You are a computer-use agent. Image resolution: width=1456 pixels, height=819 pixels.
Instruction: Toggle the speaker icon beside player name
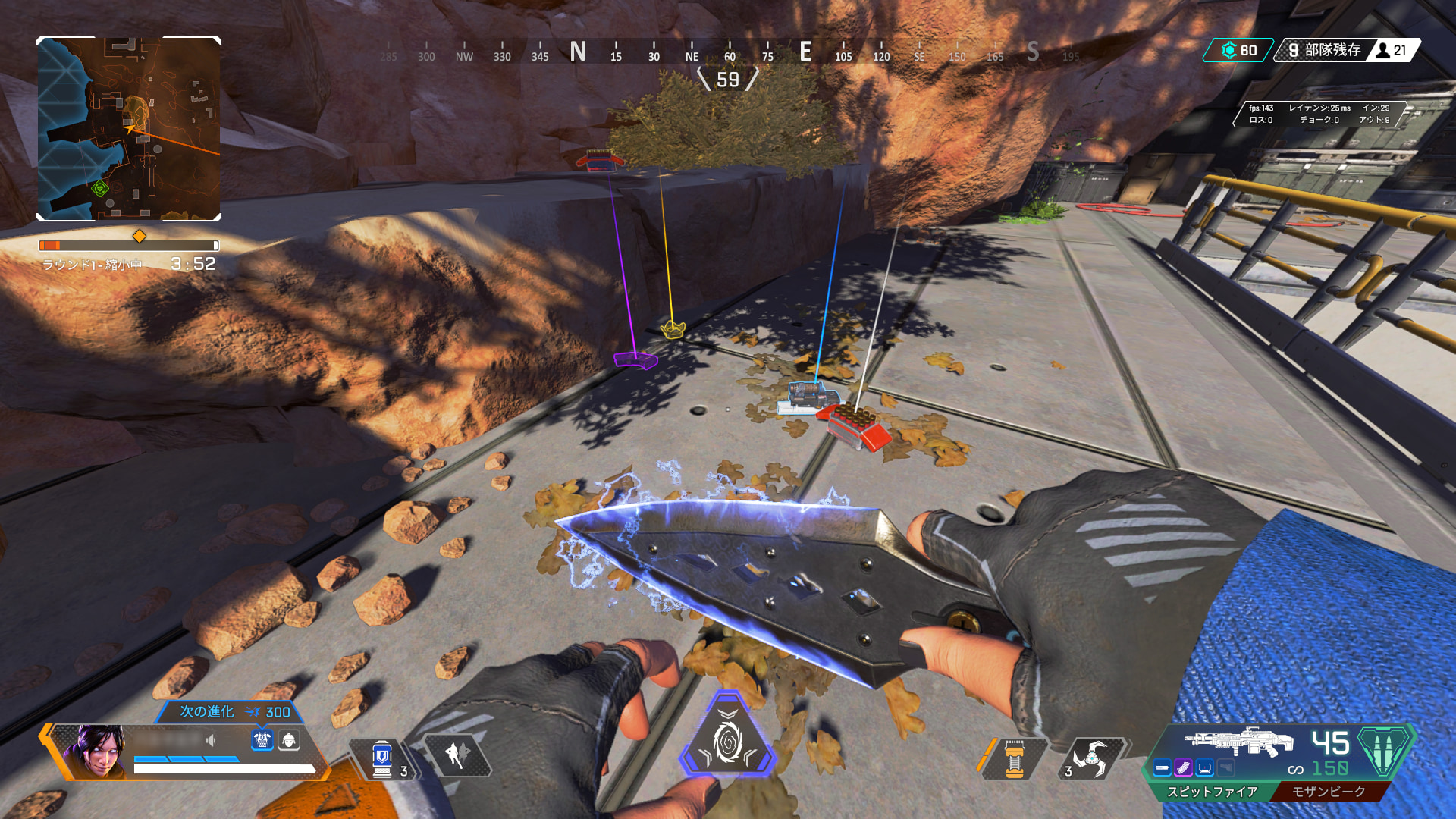pos(210,740)
